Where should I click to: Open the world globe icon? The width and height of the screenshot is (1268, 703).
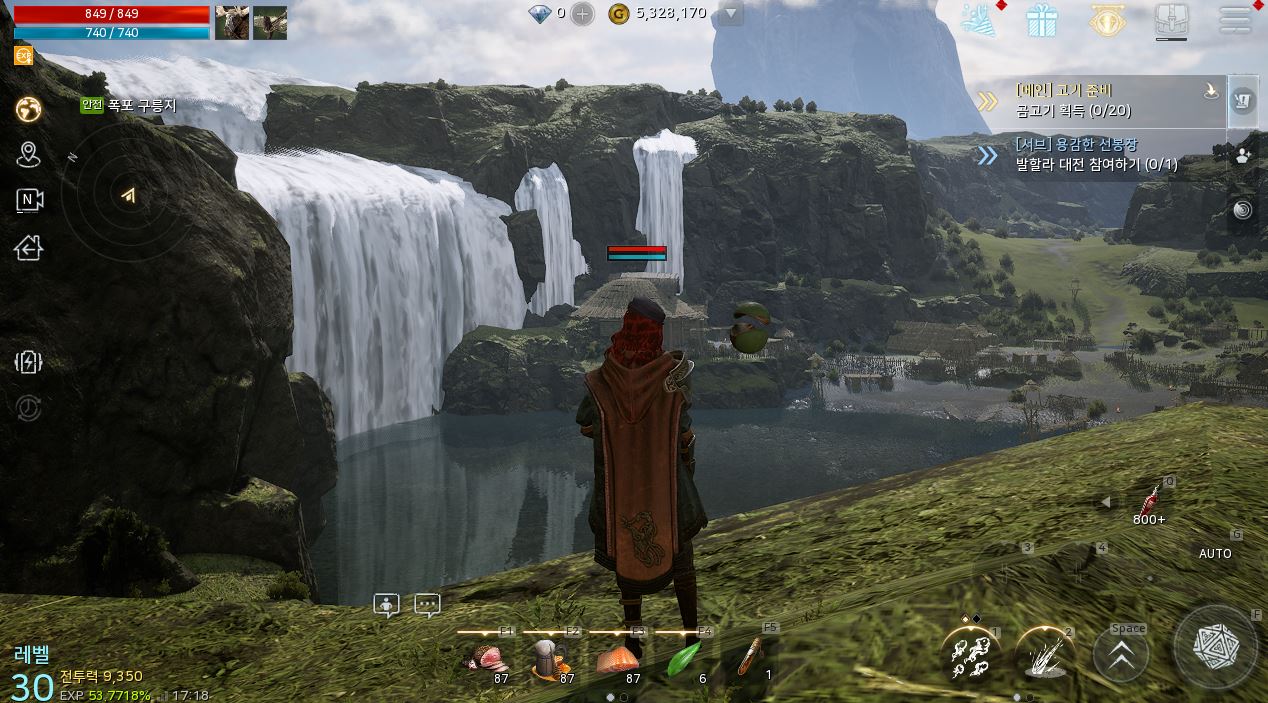(28, 110)
